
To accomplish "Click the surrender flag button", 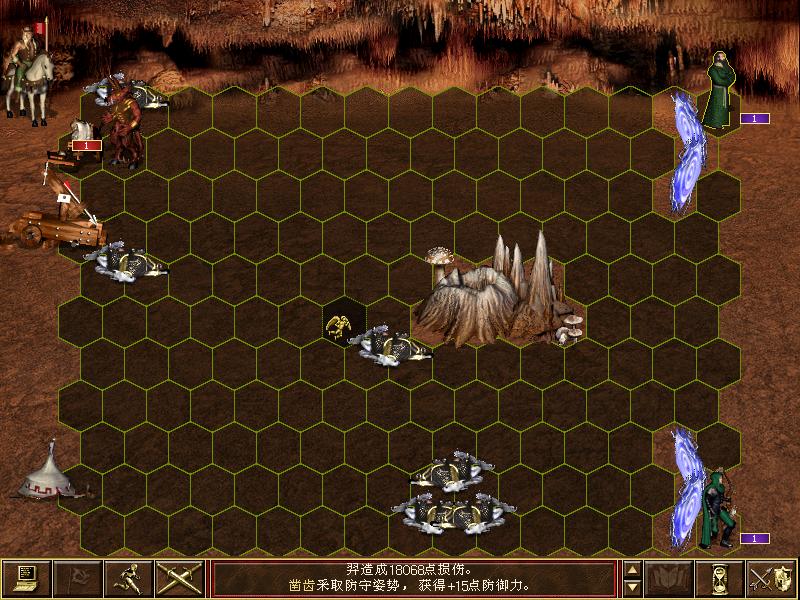I will [78, 578].
